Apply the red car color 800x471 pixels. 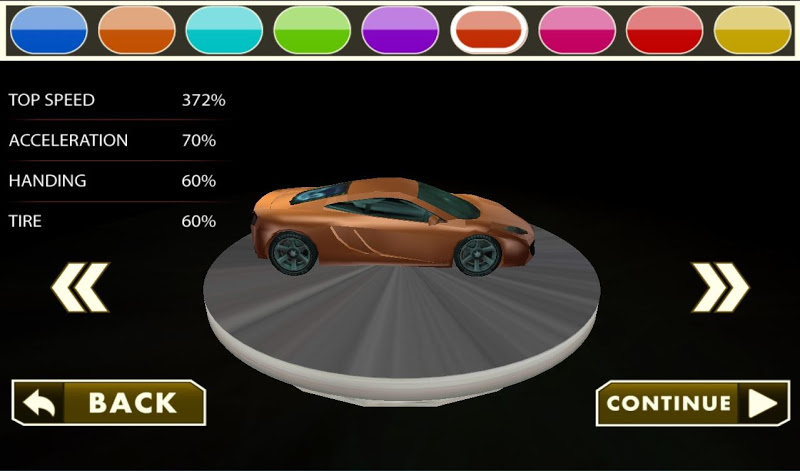coord(664,30)
